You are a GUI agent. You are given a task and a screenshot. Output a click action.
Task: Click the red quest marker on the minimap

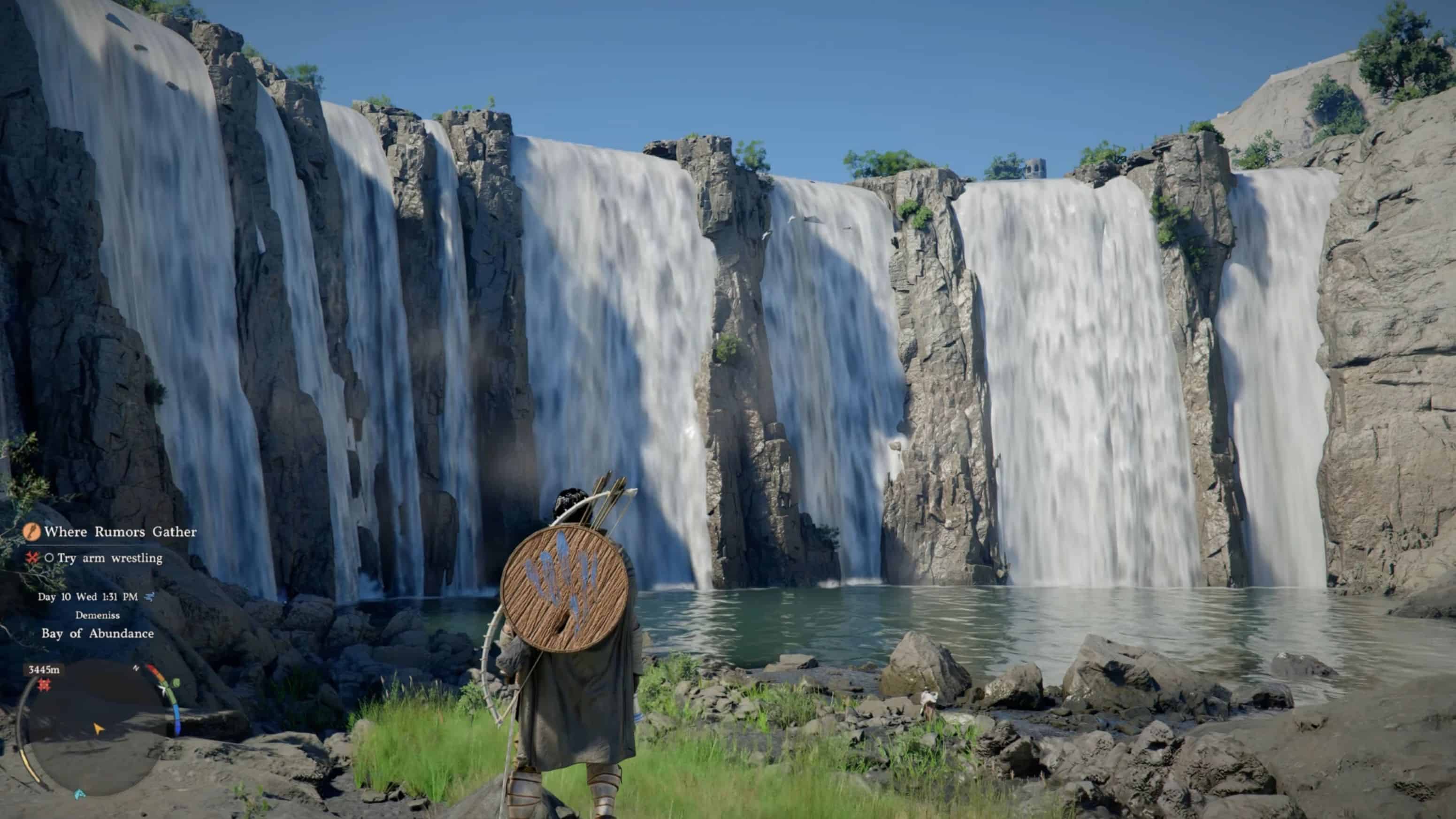click(44, 685)
